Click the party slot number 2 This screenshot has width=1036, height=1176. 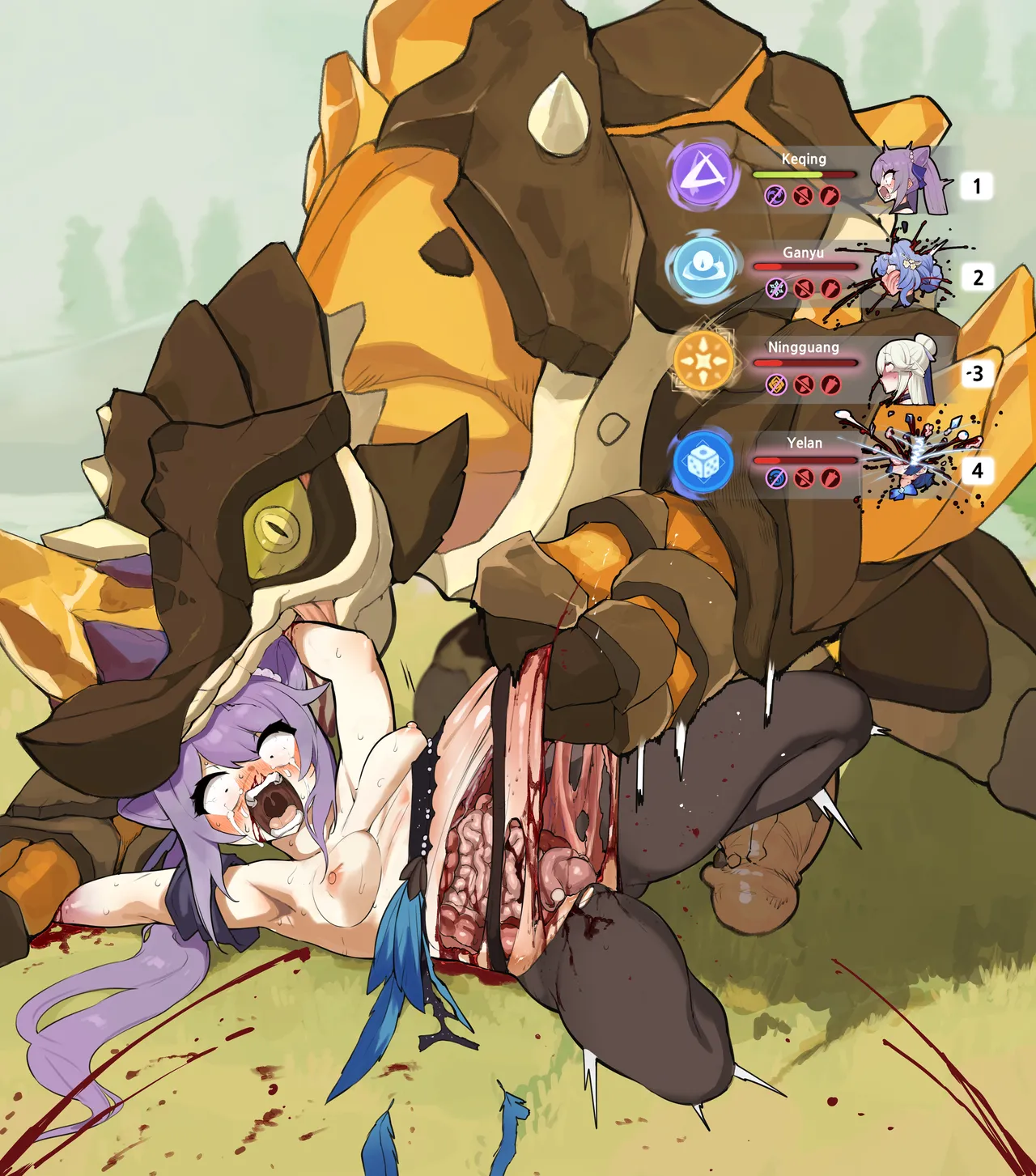pyautogui.click(x=978, y=278)
